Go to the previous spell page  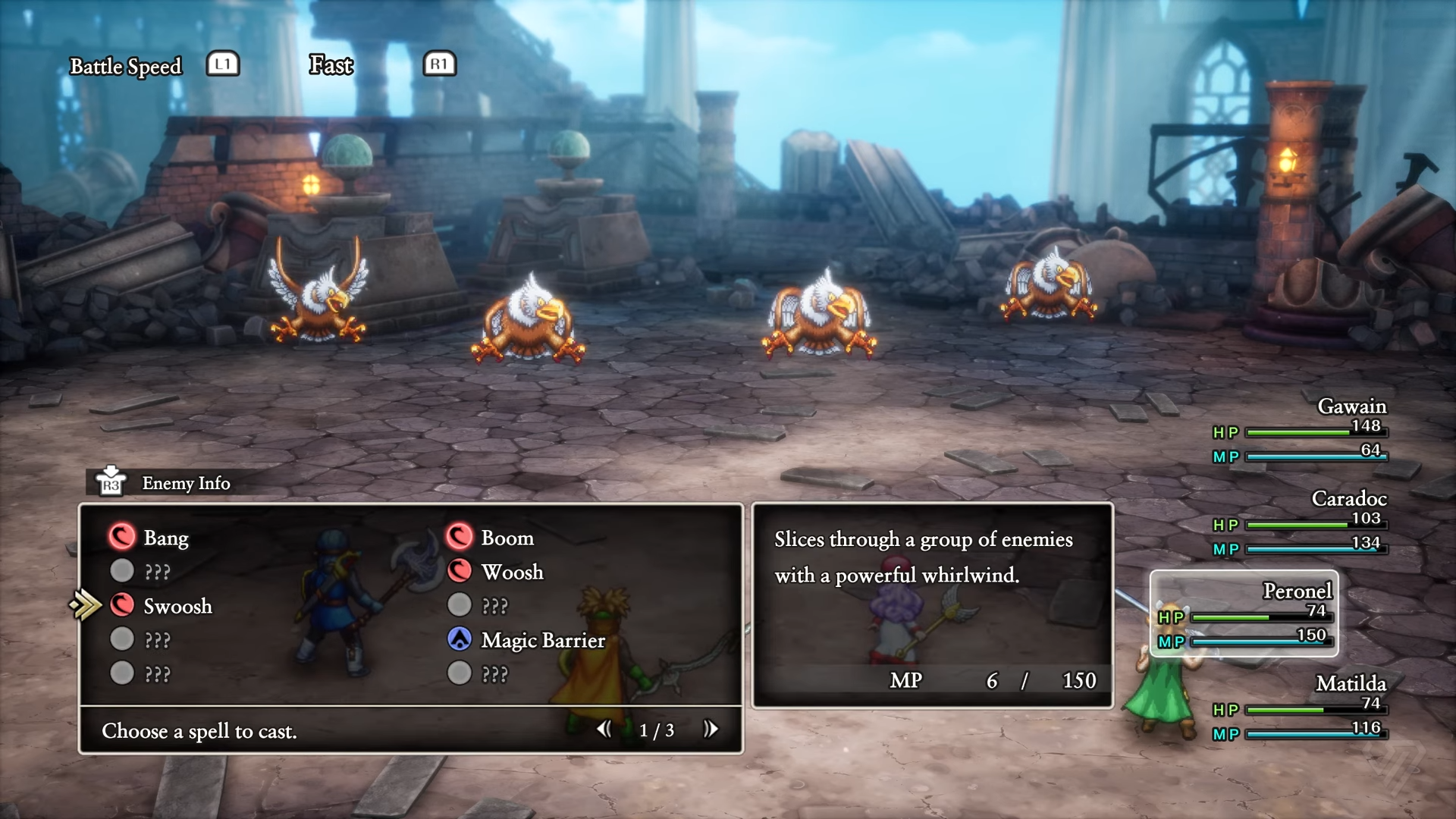point(604,730)
